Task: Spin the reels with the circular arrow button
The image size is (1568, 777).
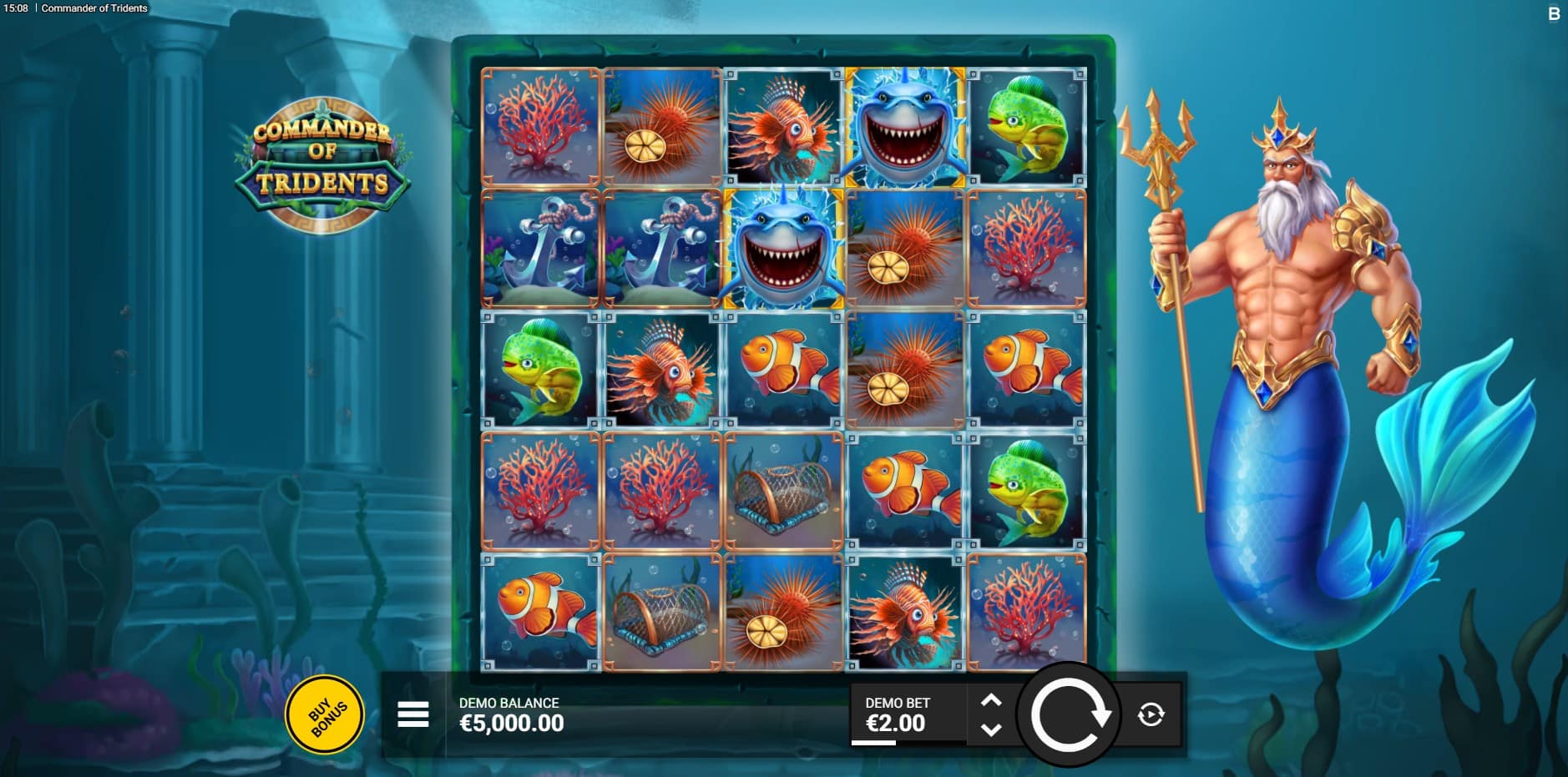Action: click(1069, 714)
